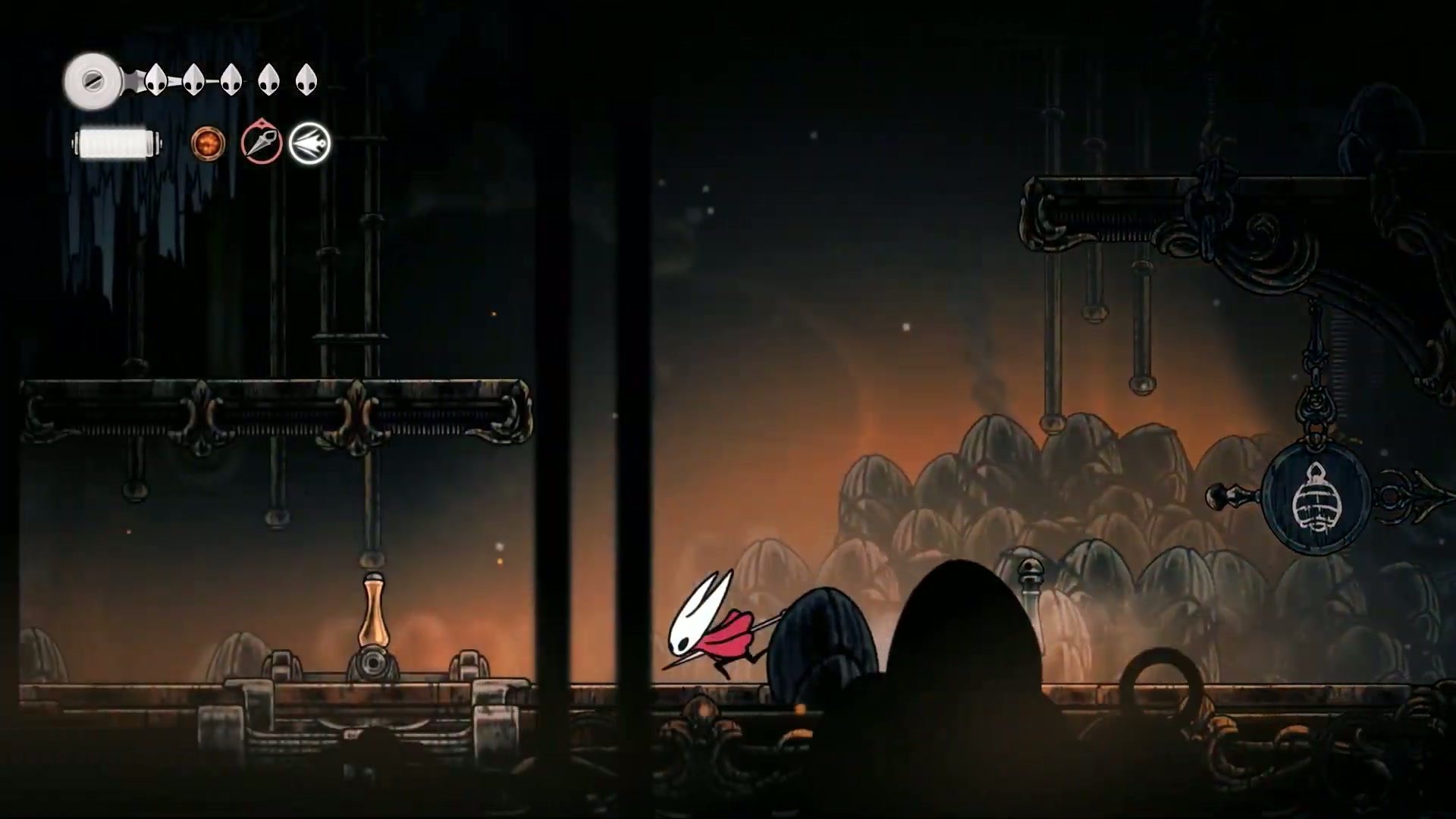Screen dimensions: 1456x819
Task: Click the silk spool wheel icon
Action: pos(93,80)
